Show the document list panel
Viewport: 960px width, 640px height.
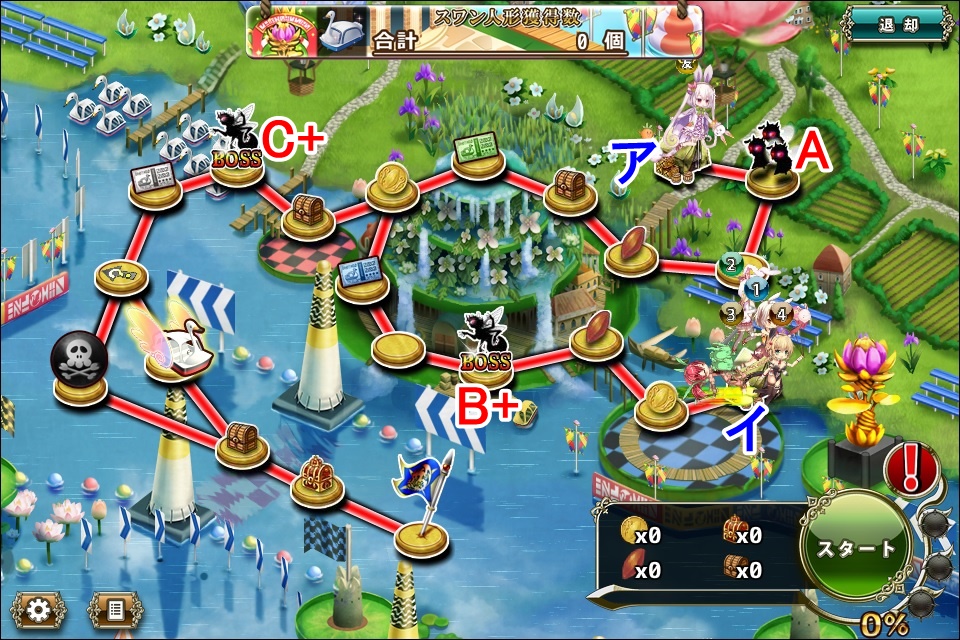(114, 609)
